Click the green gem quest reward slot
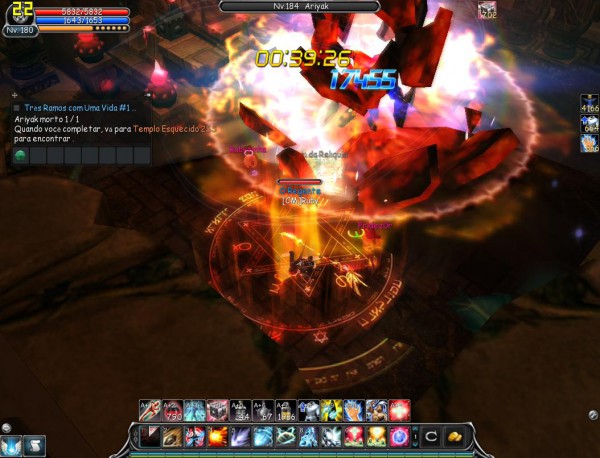600x458 pixels. point(20,156)
